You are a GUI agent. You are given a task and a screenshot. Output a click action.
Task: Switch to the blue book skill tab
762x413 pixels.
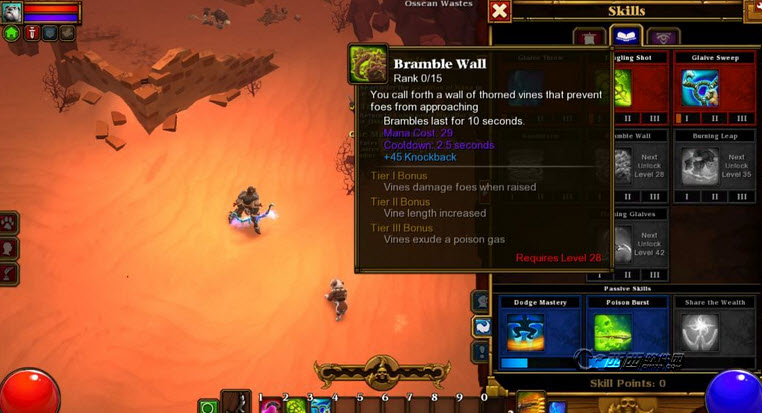click(626, 37)
